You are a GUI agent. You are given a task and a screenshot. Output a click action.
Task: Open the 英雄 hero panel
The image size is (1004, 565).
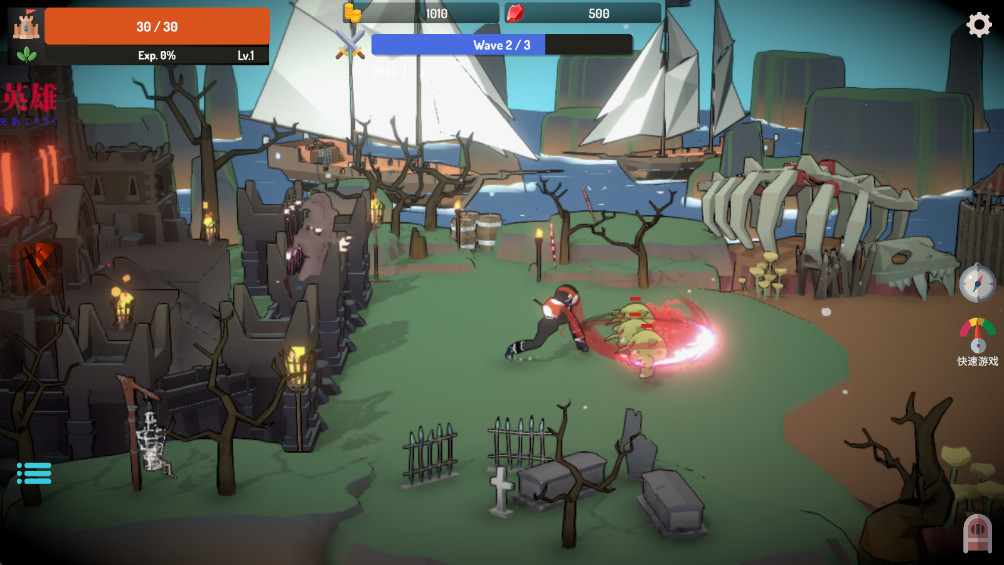(30, 103)
